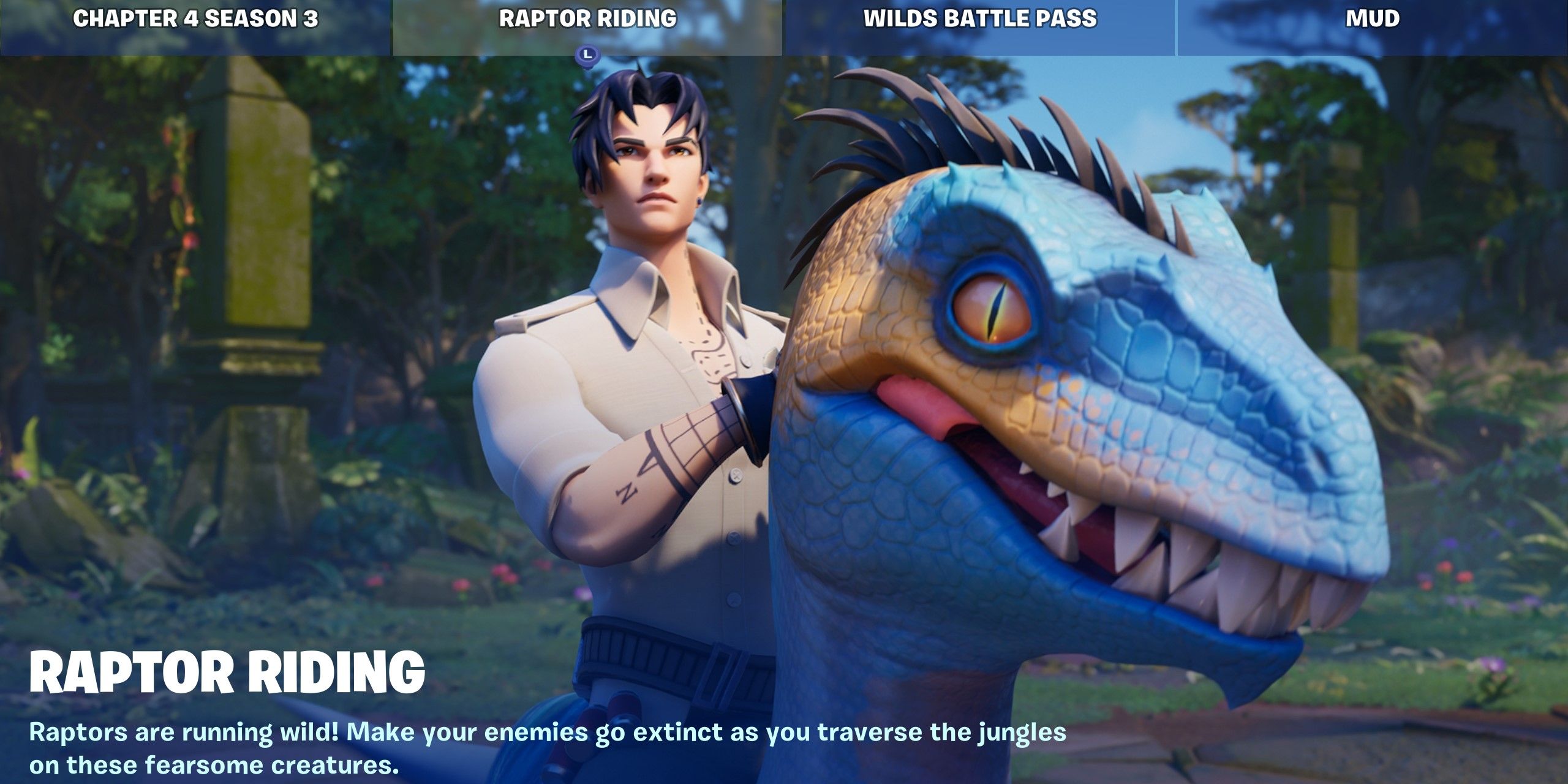Select the Raptor Riding tab
Image resolution: width=1568 pixels, height=784 pixels.
pos(587,19)
